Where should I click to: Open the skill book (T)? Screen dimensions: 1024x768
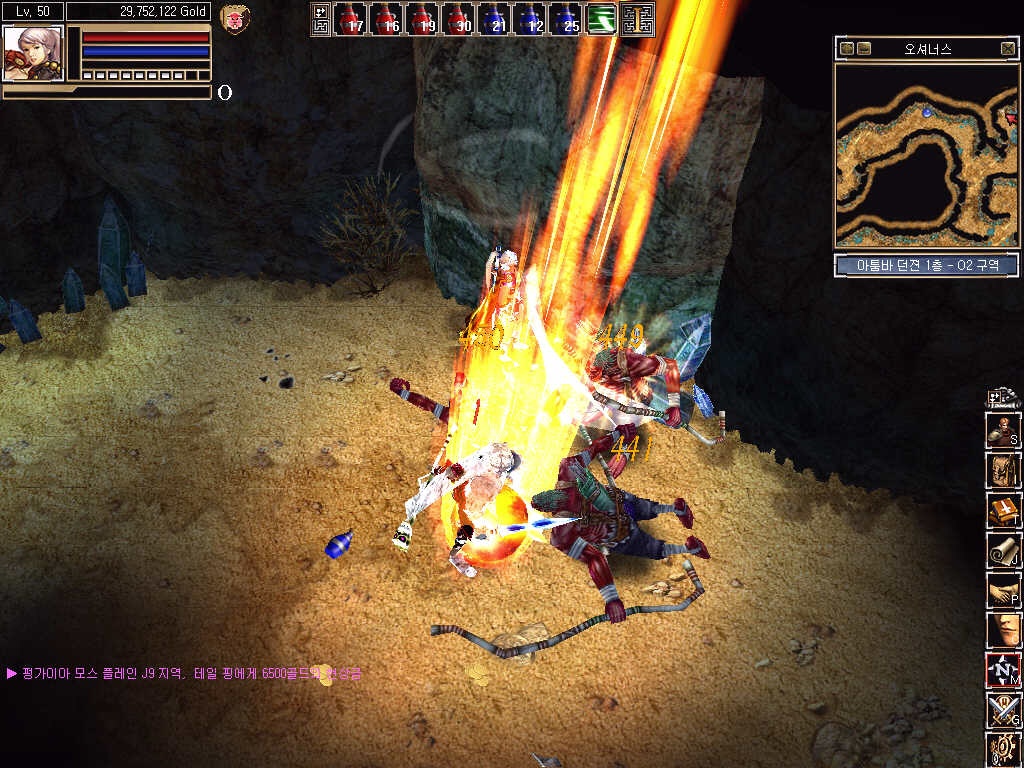coord(1003,510)
